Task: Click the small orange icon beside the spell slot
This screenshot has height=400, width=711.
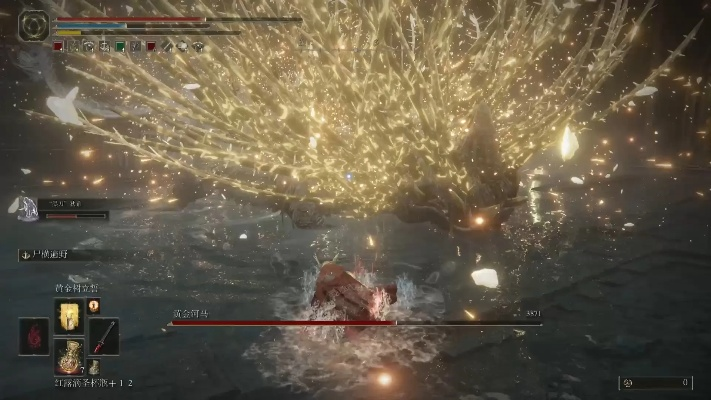Action: pyautogui.click(x=94, y=306)
